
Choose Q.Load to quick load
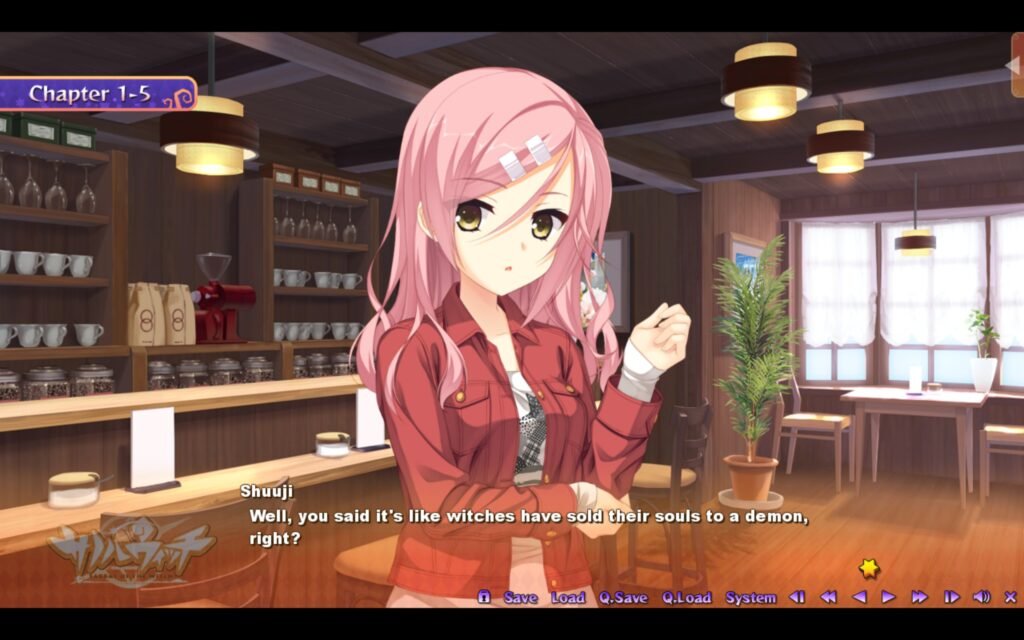tap(686, 597)
